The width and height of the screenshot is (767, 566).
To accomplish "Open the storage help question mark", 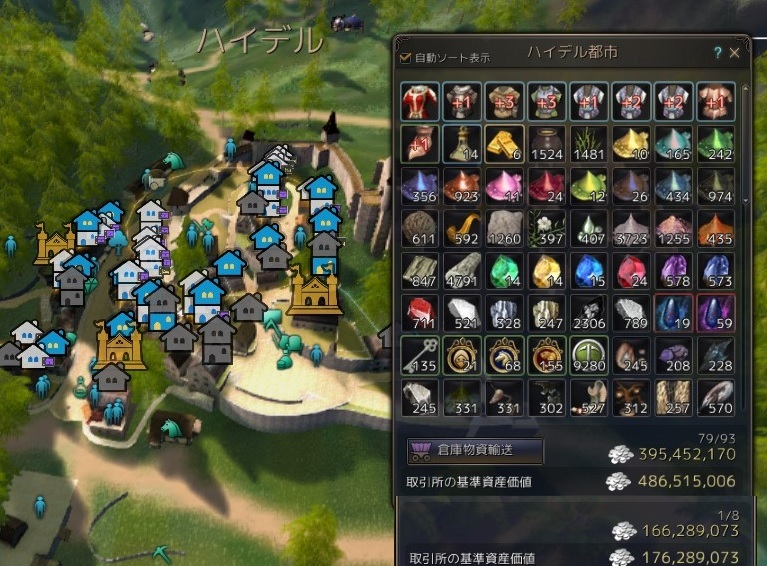I will coord(718,53).
